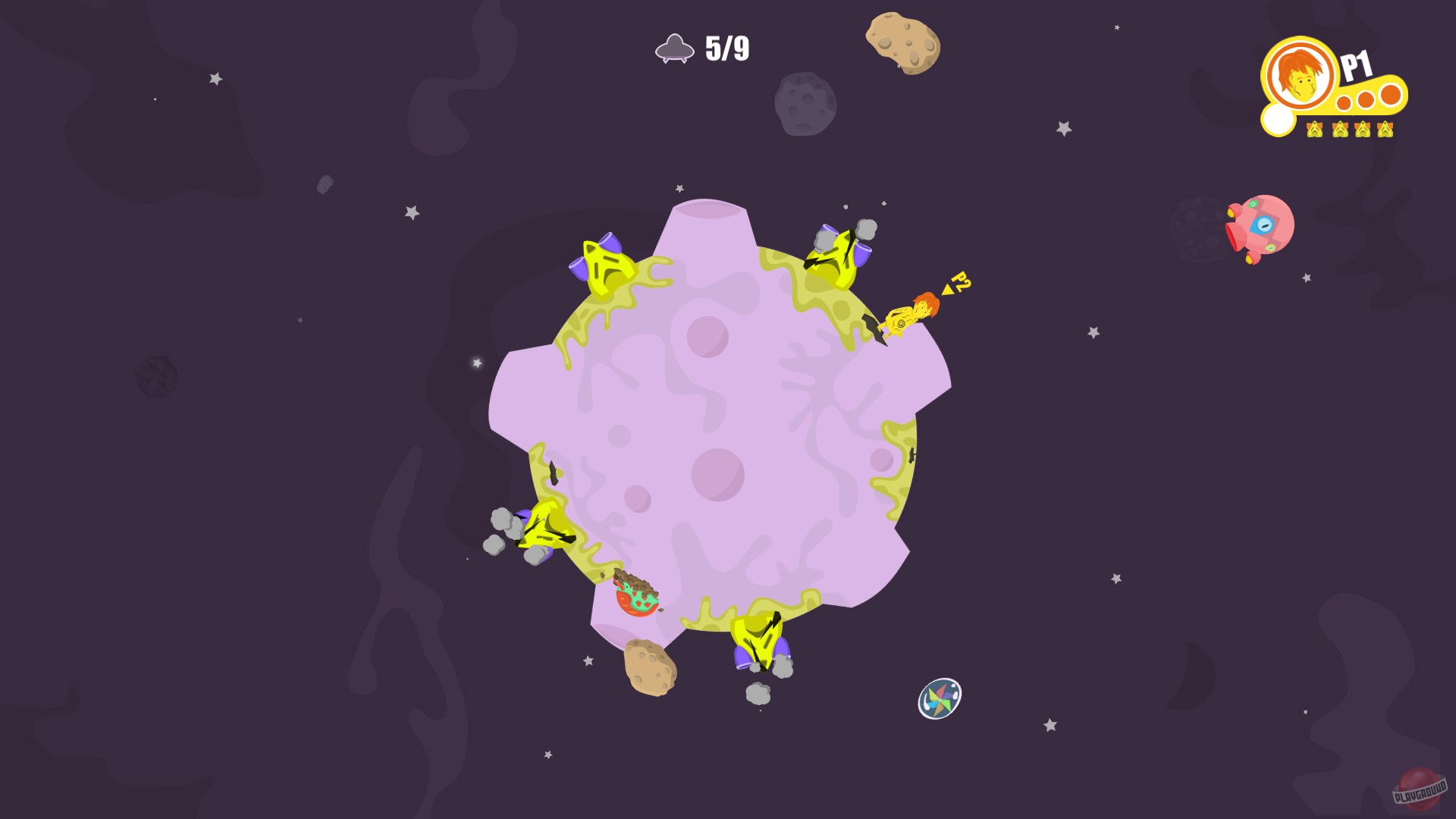
Task: Click the middle orange score dot
Action: 1365,99
